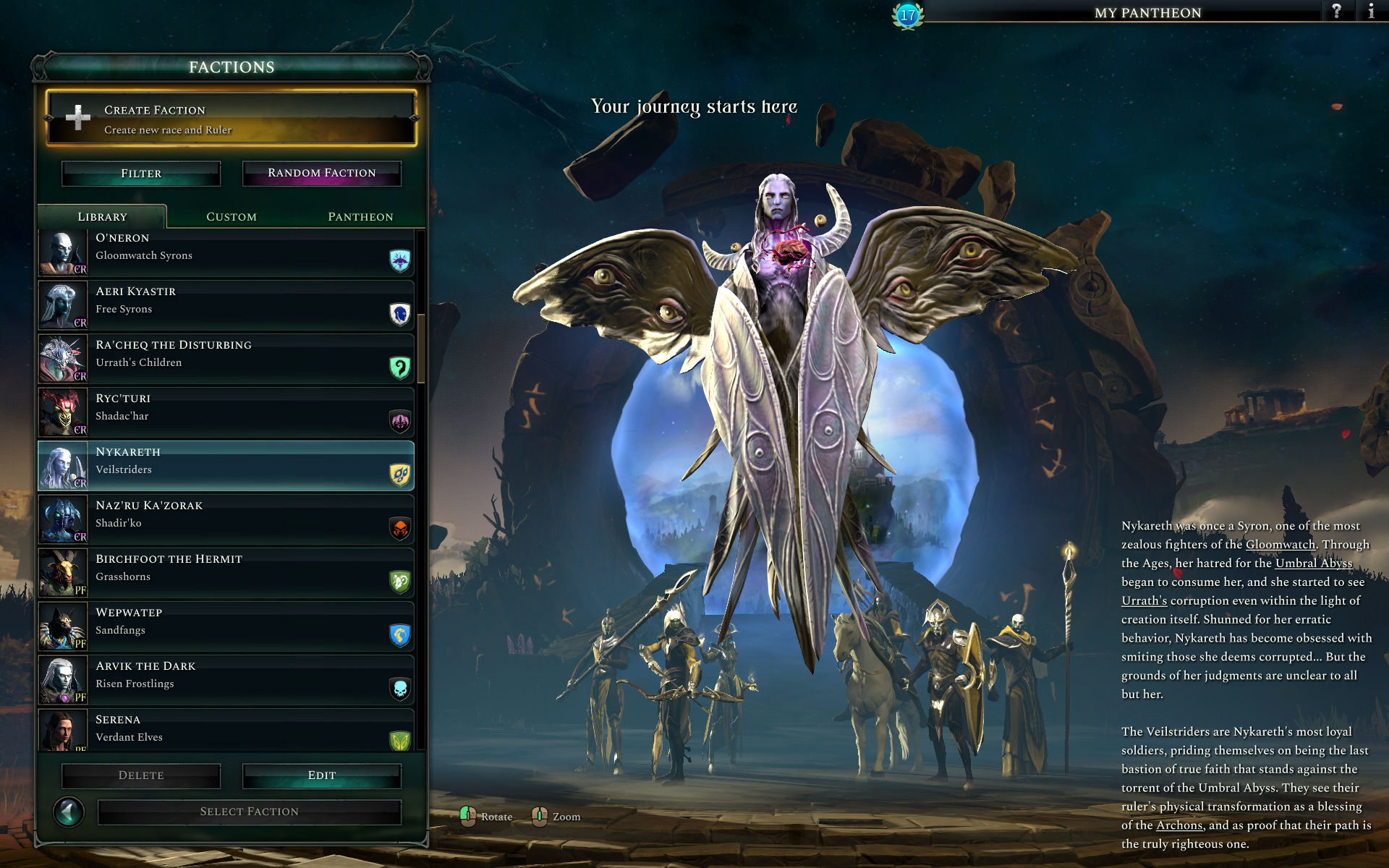Click the Gloomwatch Syrons faction crest
Screen dimensions: 1389x868
click(400, 261)
